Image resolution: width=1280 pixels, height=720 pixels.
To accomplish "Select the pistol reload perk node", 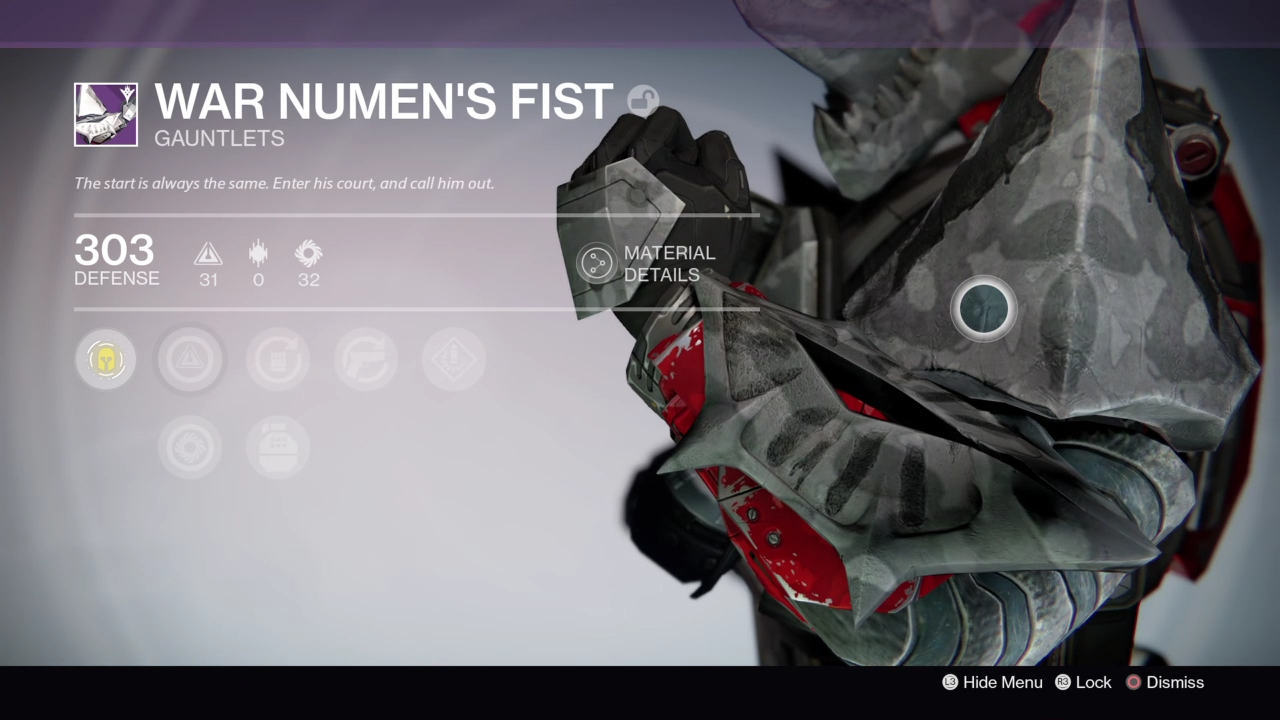I will [366, 359].
